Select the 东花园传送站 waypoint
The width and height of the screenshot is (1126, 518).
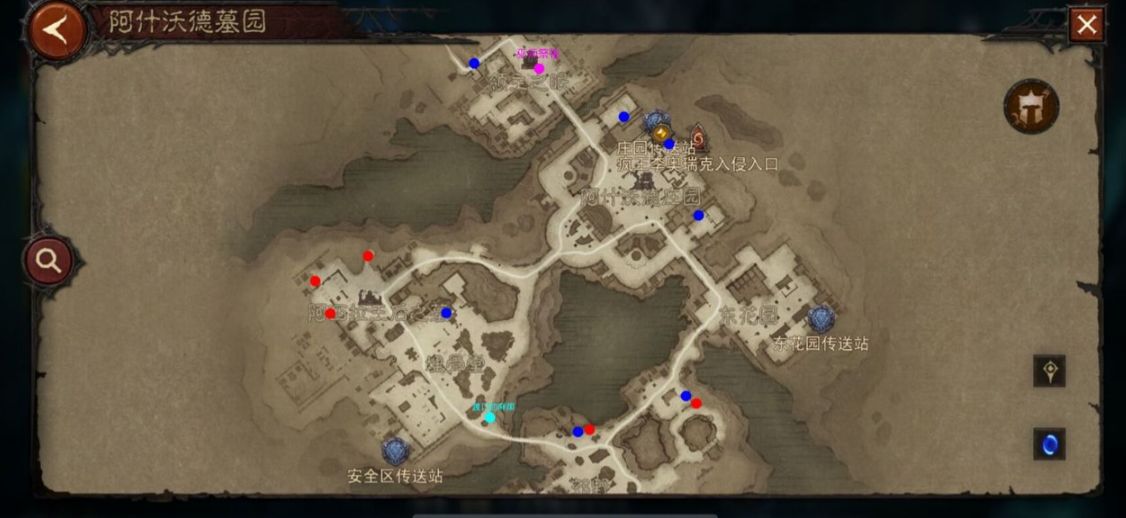[x=821, y=319]
